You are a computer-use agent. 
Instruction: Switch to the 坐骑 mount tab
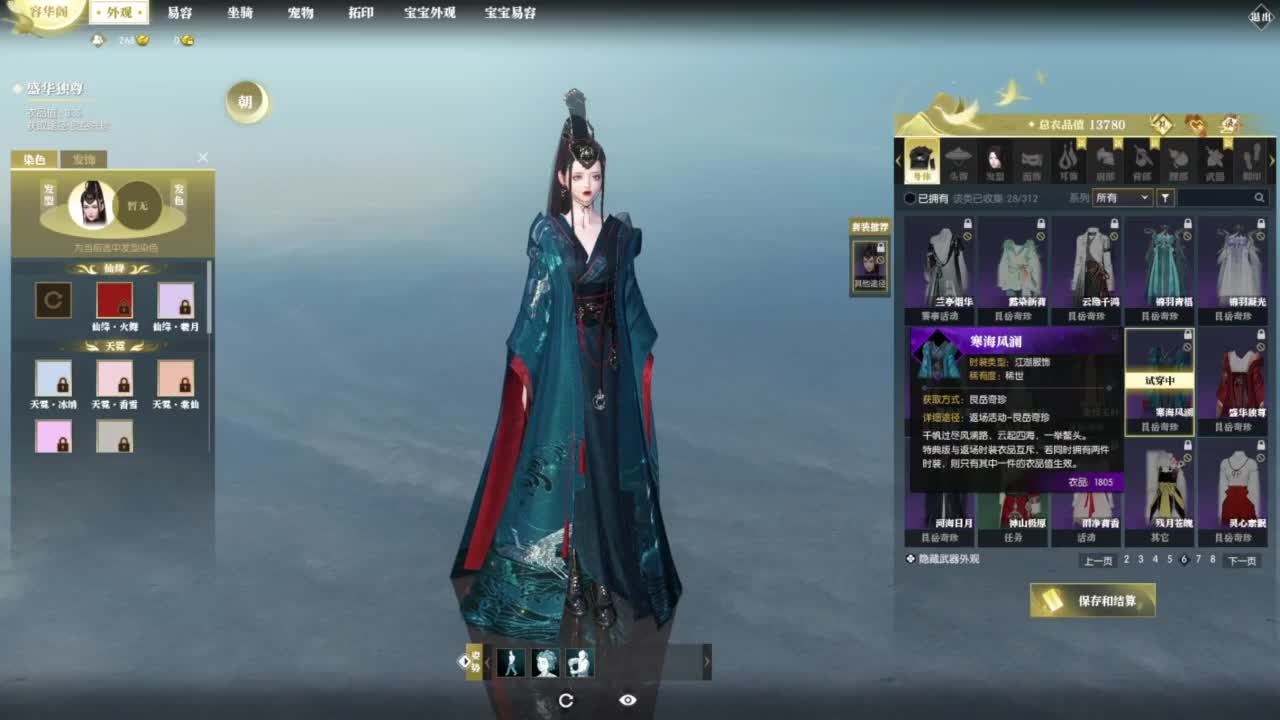click(x=240, y=13)
